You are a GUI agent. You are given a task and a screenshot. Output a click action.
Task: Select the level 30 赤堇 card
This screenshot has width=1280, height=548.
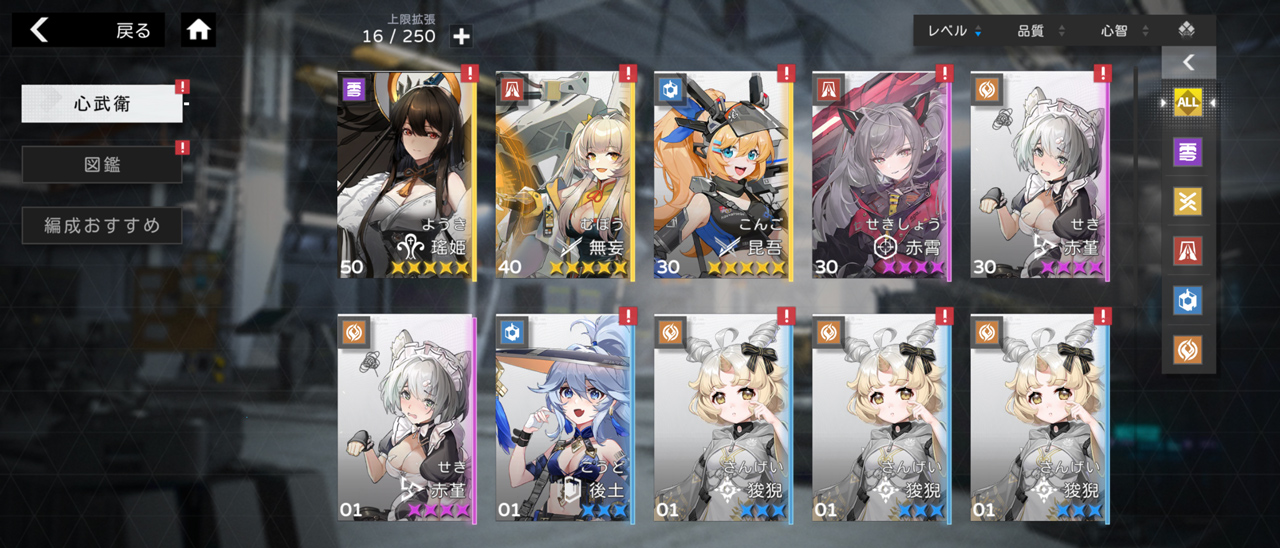1039,175
